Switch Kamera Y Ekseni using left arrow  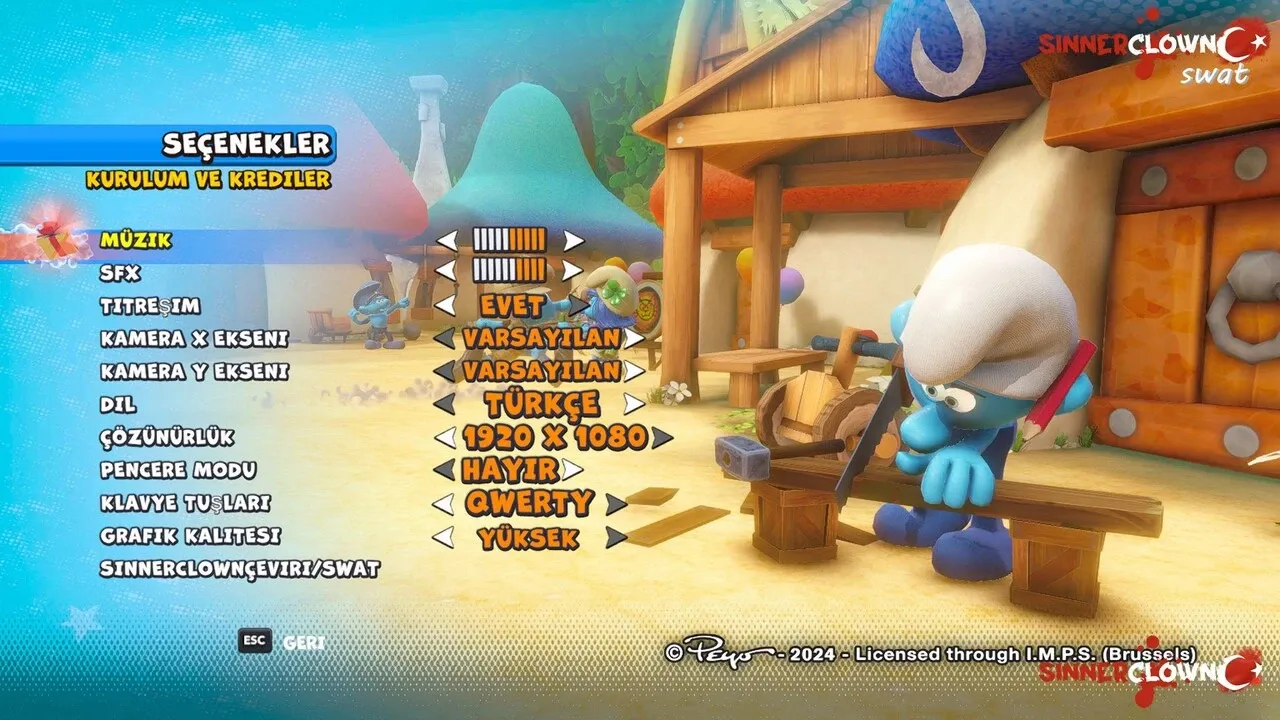click(x=444, y=371)
